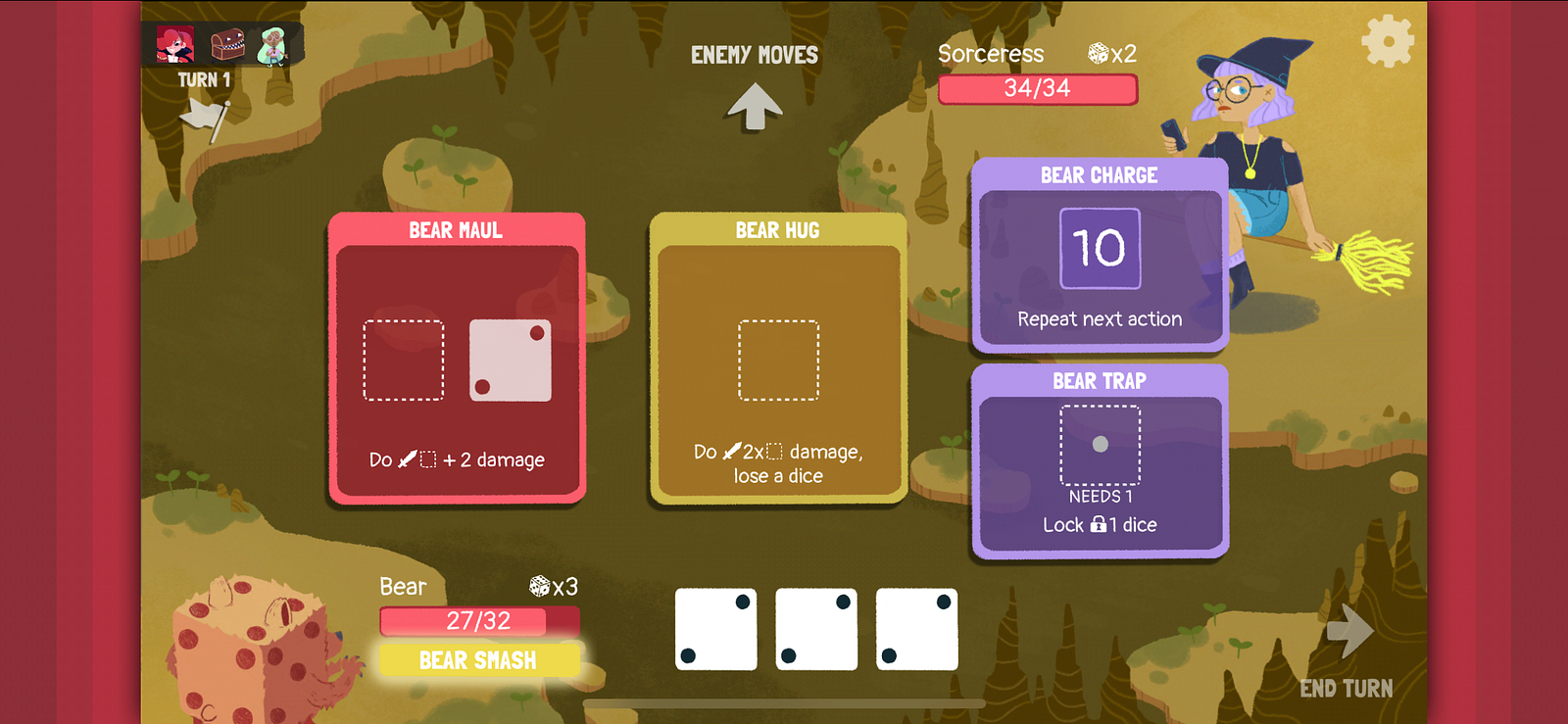
Task: Click the red-haired character portrait
Action: 175,45
